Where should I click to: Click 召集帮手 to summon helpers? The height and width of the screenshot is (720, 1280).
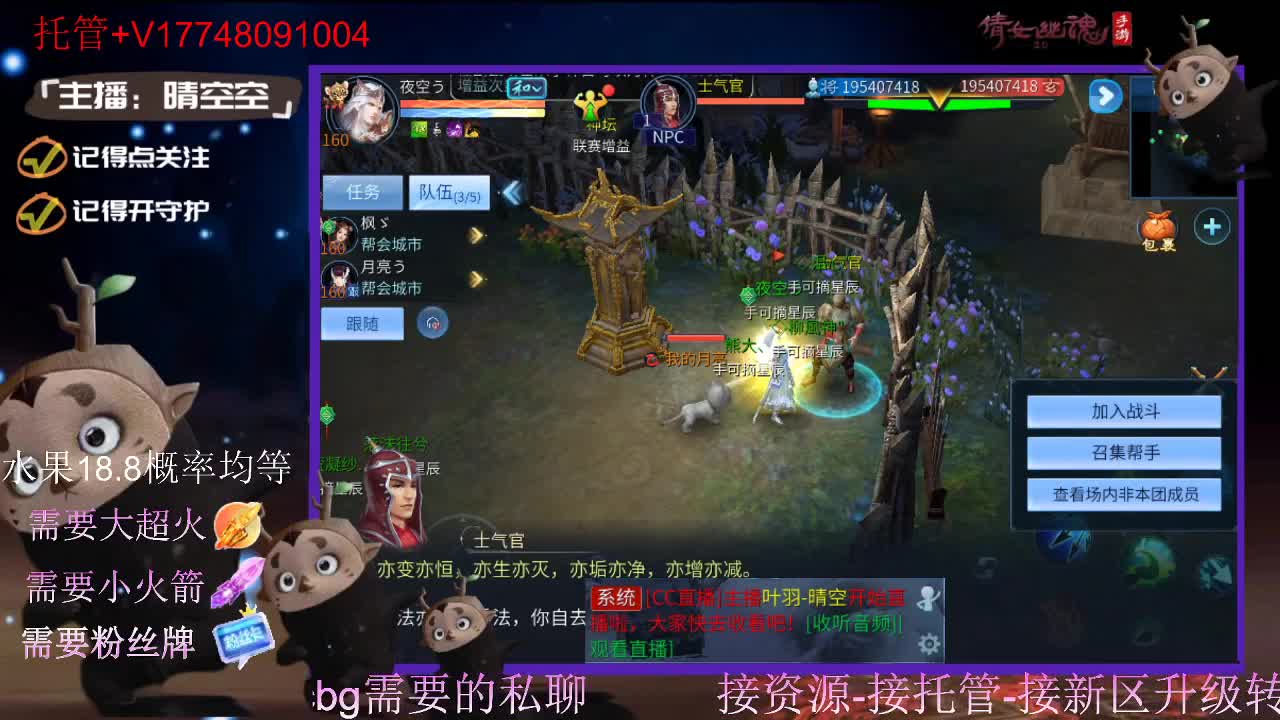coord(1125,452)
